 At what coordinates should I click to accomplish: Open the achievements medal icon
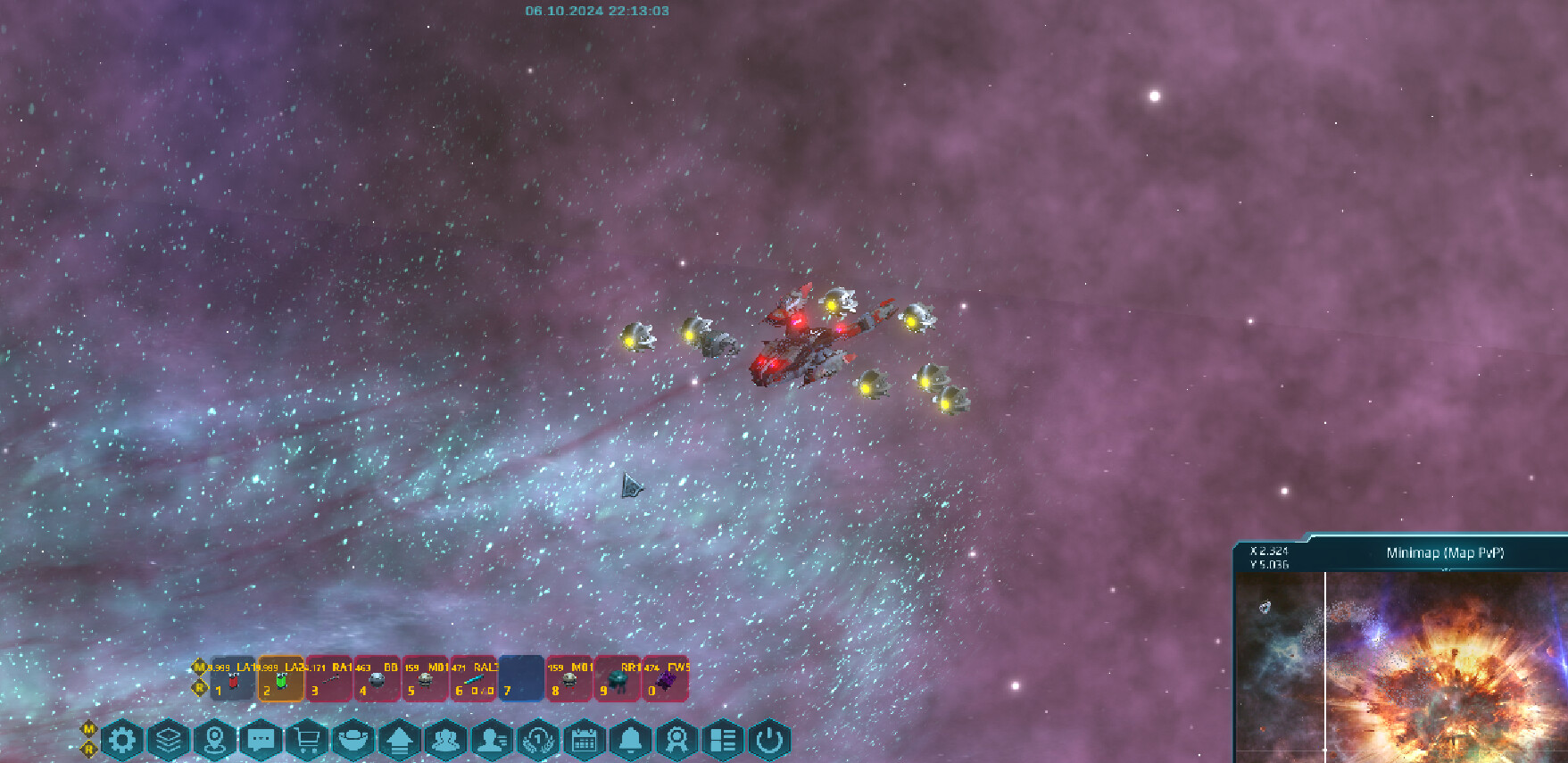tap(678, 741)
